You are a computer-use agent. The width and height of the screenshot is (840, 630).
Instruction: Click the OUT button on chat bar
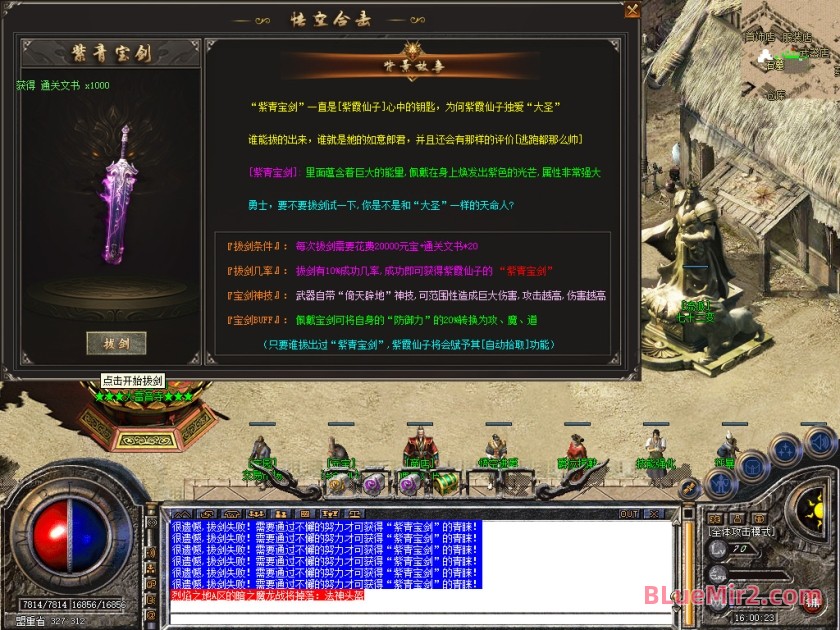pos(628,514)
